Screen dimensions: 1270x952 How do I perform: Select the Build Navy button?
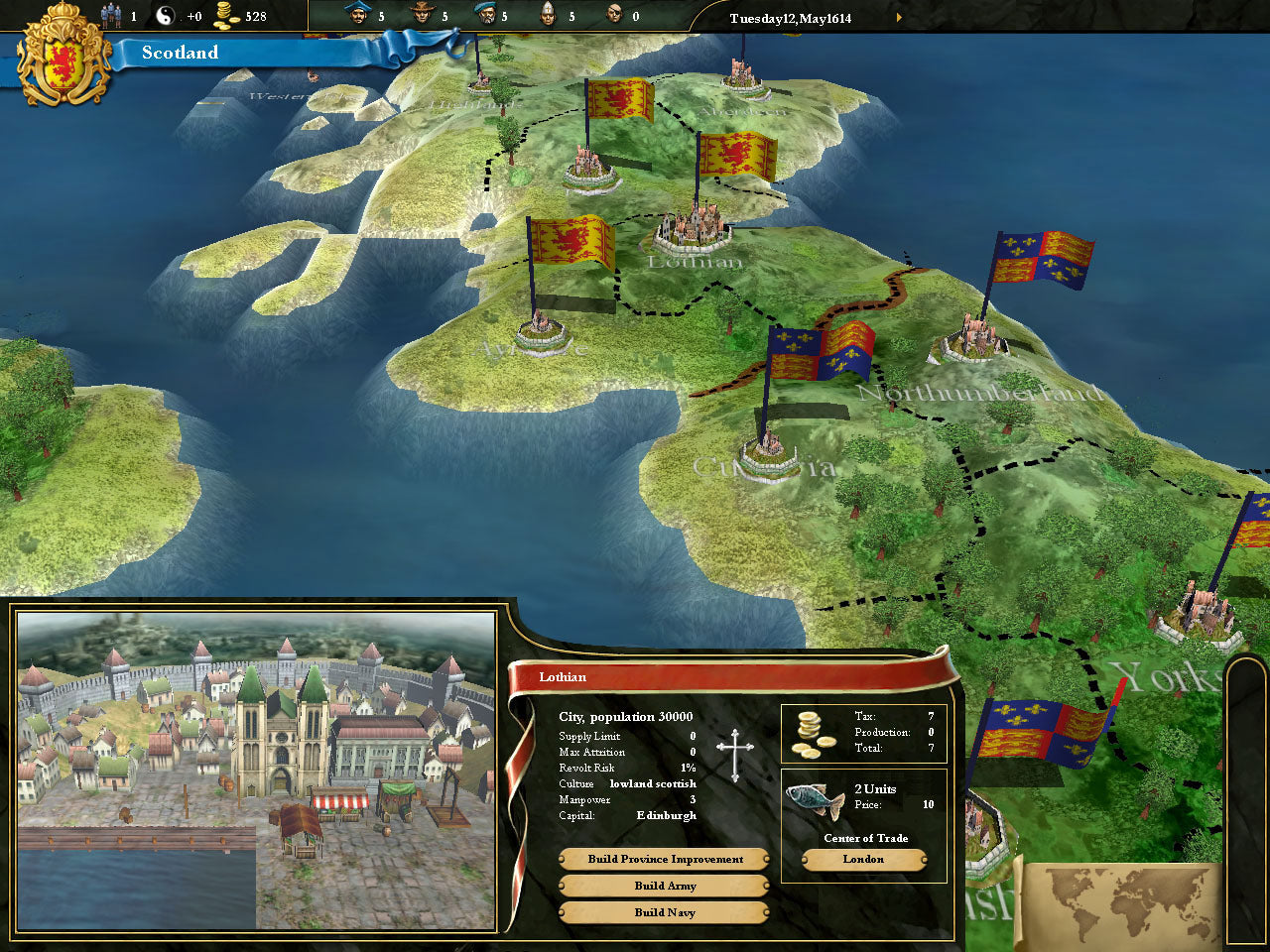coord(665,913)
